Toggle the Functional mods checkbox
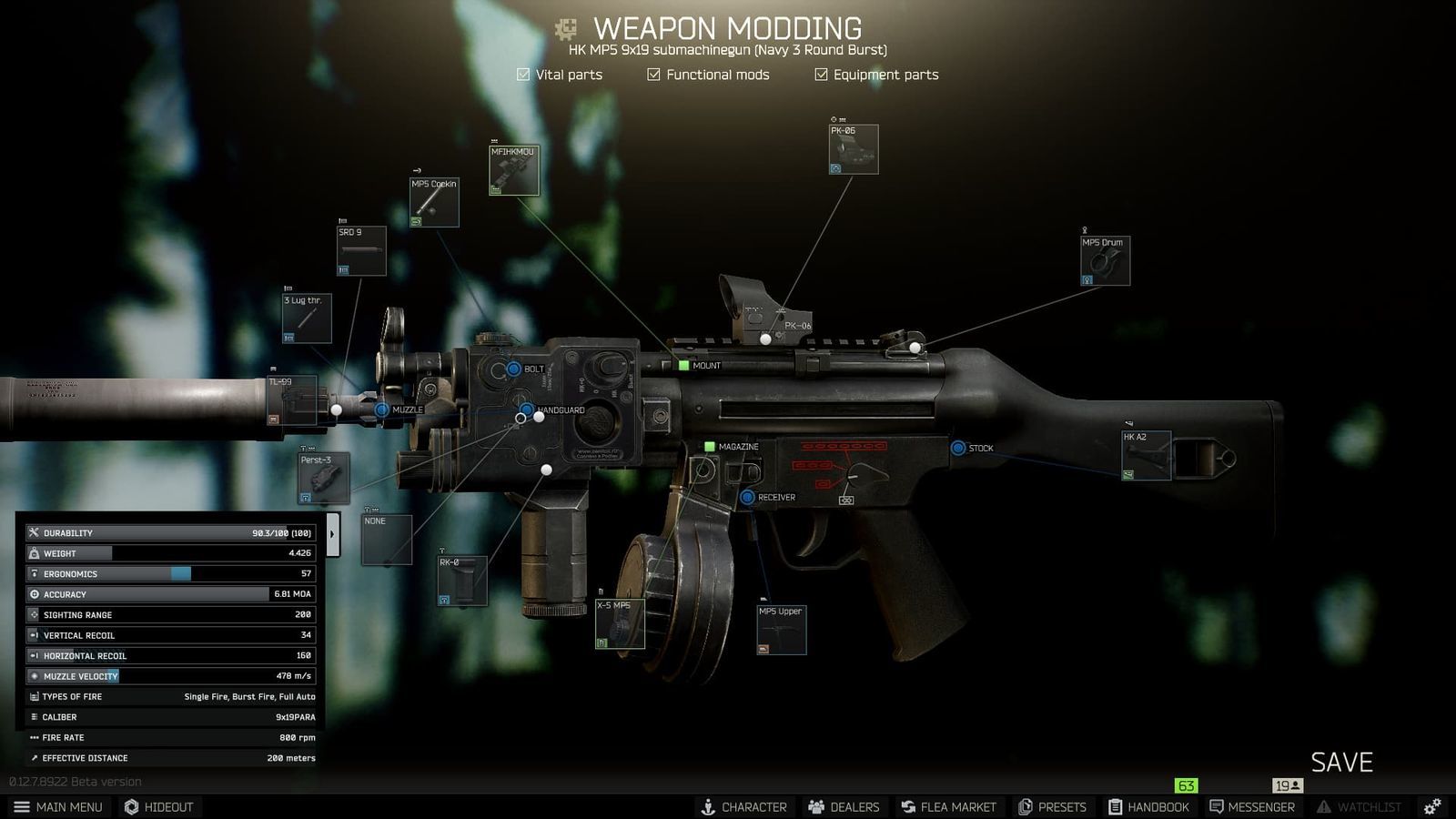This screenshot has height=819, width=1456. 653,75
